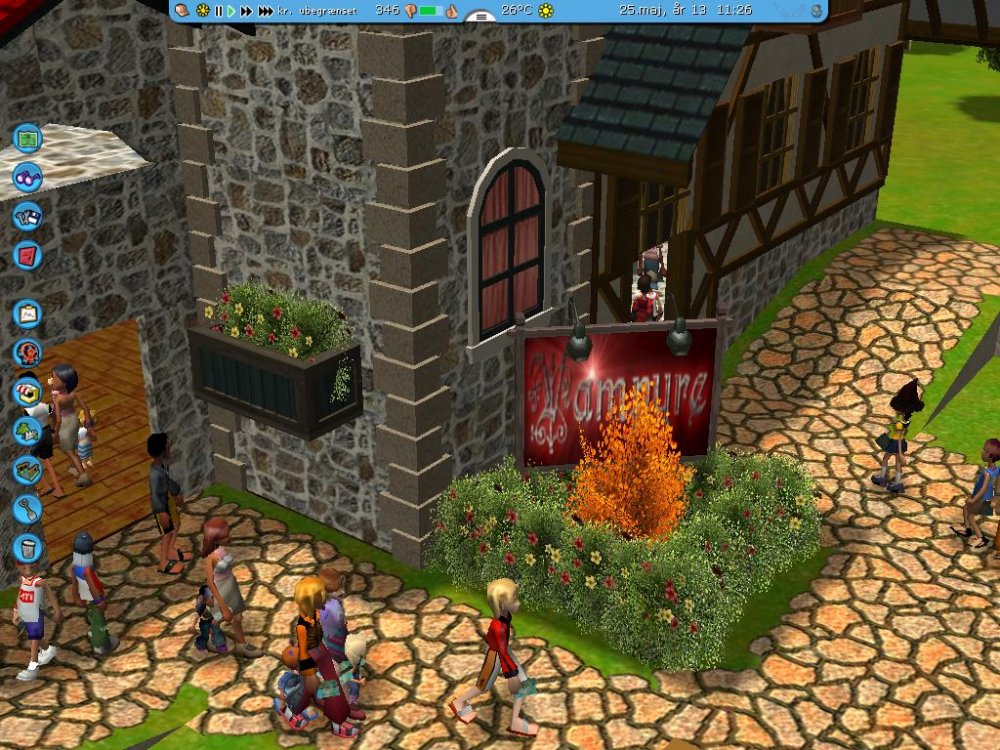Click the thumbs-up park rating icon
Image resolution: width=1000 pixels, height=750 pixels.
[x=451, y=11]
